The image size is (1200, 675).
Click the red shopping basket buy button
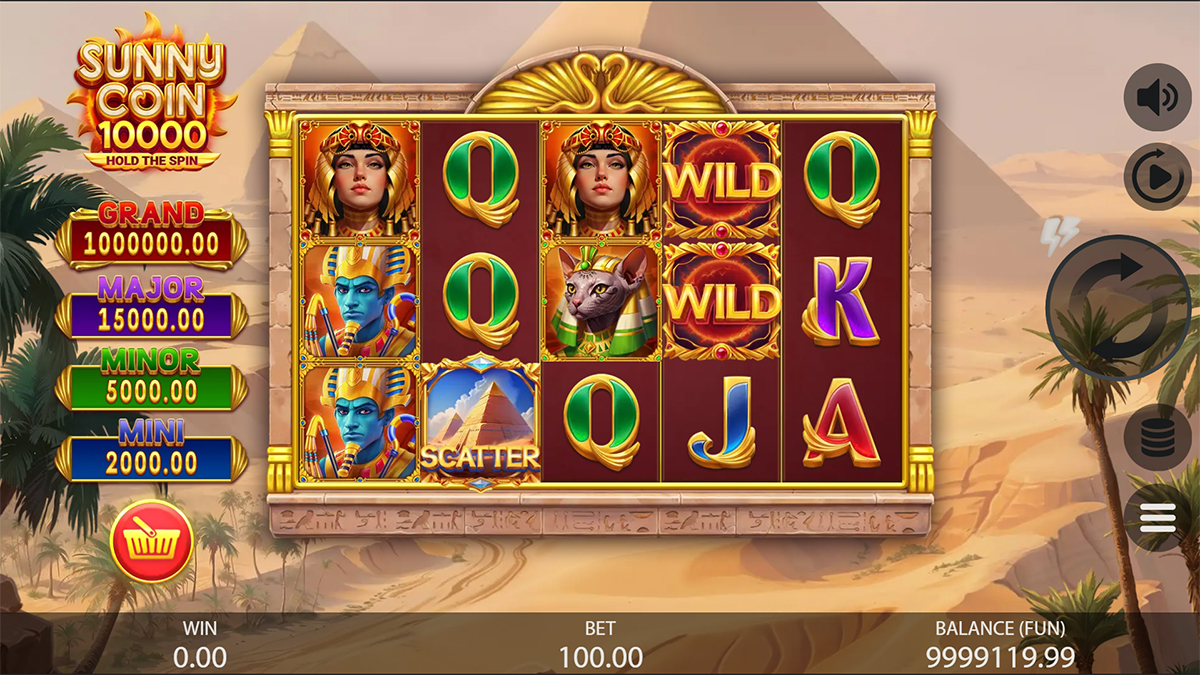(151, 541)
